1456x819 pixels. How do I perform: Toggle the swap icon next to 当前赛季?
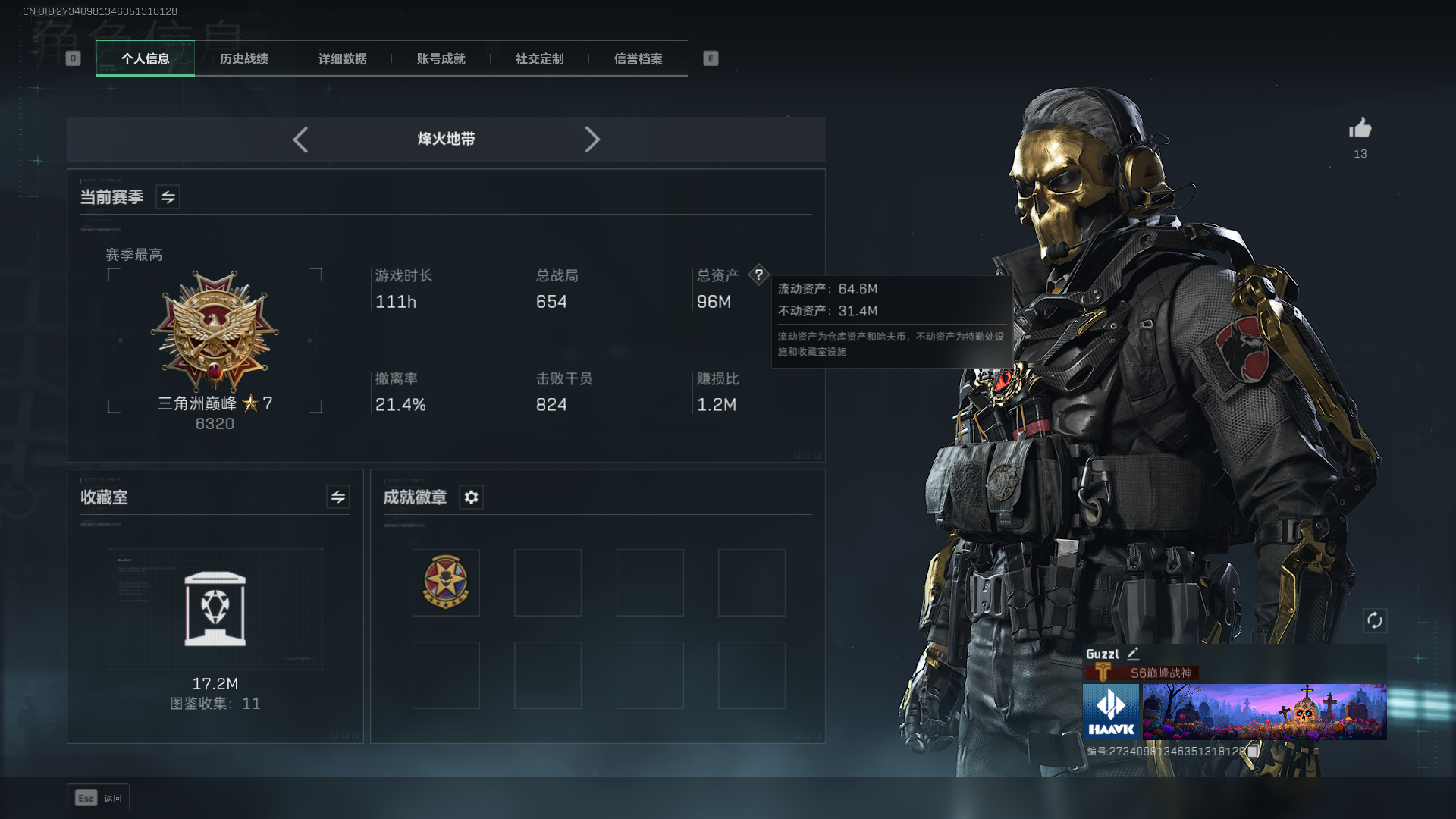168,197
